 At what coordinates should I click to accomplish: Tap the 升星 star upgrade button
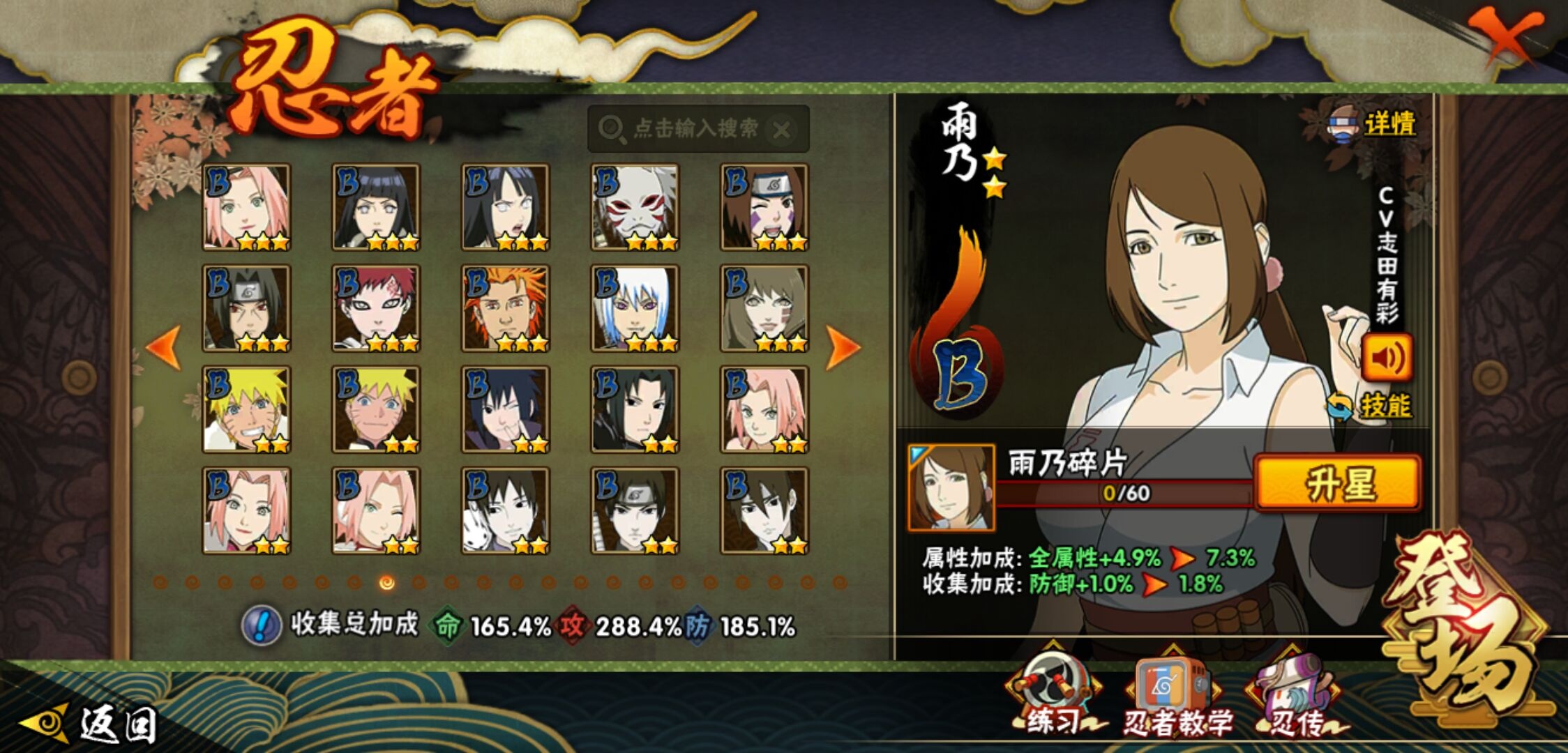click(x=1338, y=482)
